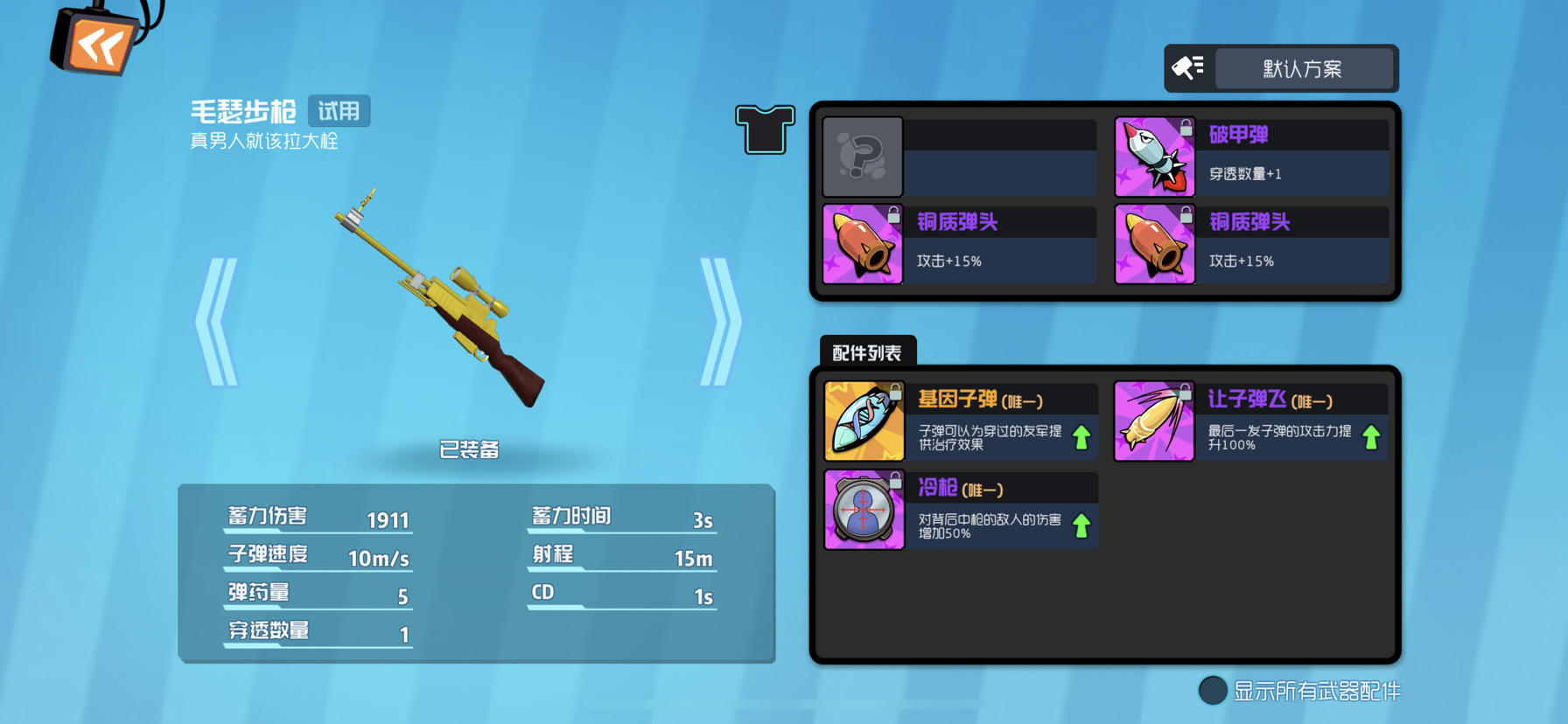Select the 破甲弹 attachment icon
Image resolution: width=1568 pixels, height=724 pixels.
click(x=1153, y=157)
